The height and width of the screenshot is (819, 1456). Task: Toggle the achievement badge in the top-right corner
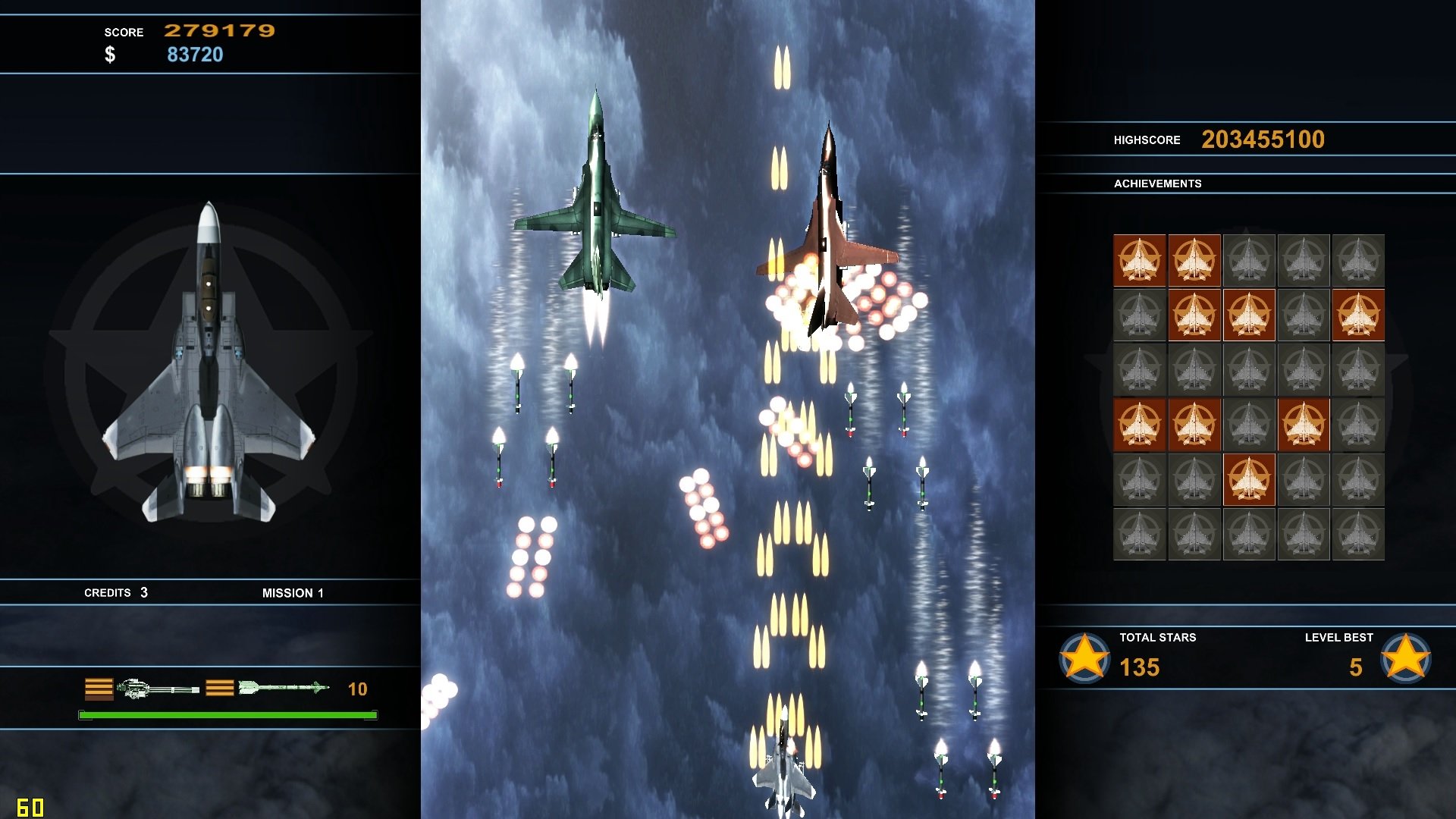tap(1360, 260)
